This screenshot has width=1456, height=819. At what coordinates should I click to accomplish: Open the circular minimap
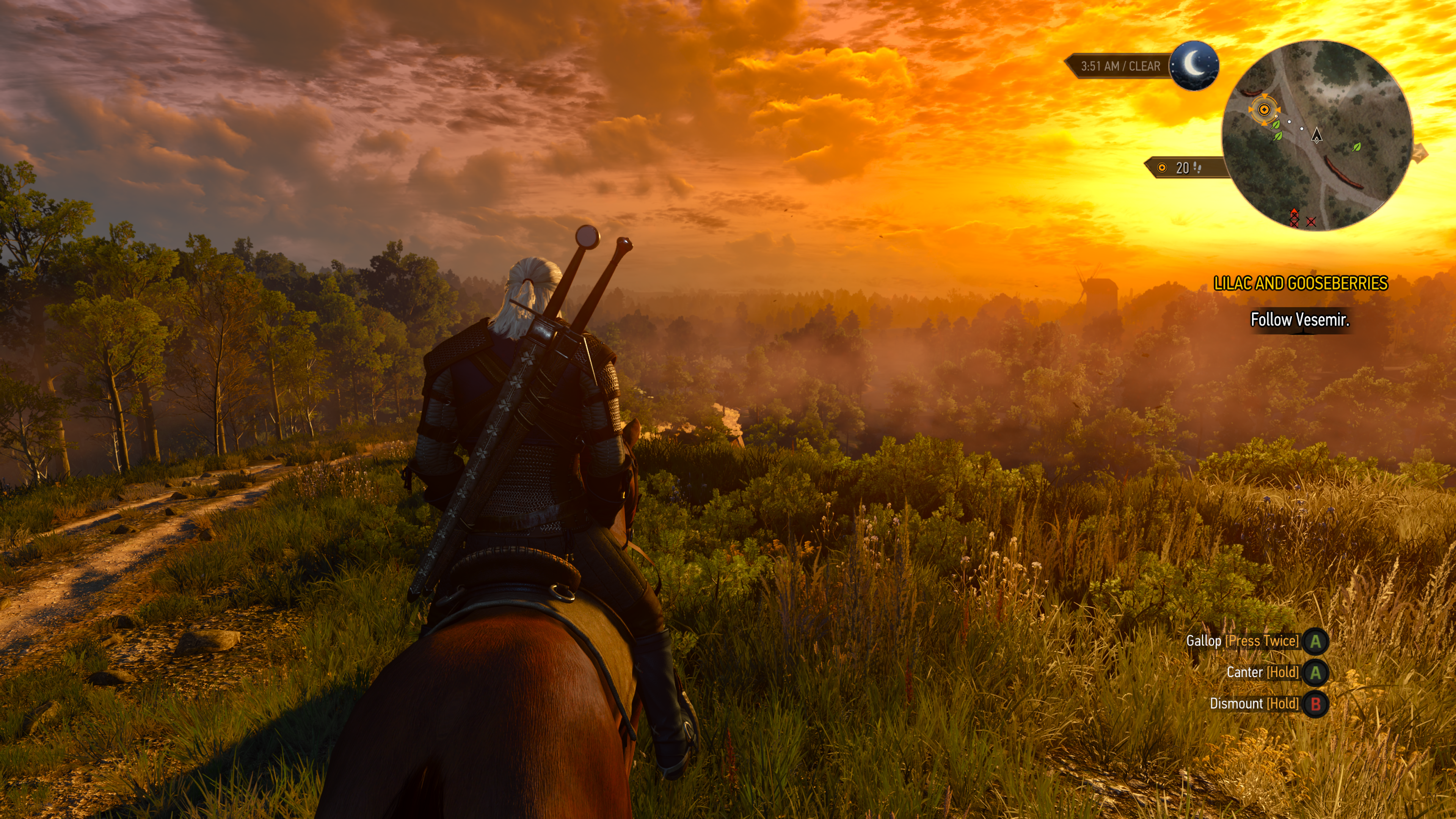click(x=1317, y=136)
